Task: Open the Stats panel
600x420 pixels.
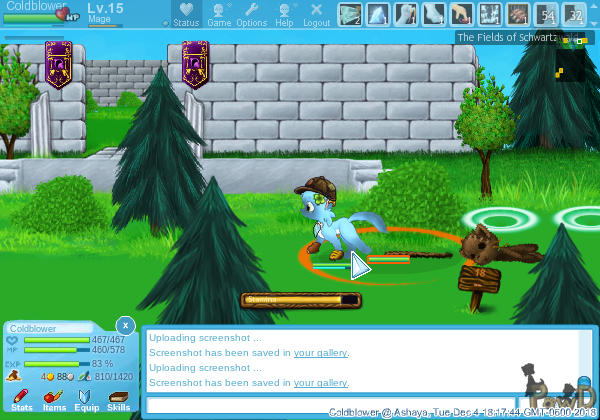Action: point(22,400)
